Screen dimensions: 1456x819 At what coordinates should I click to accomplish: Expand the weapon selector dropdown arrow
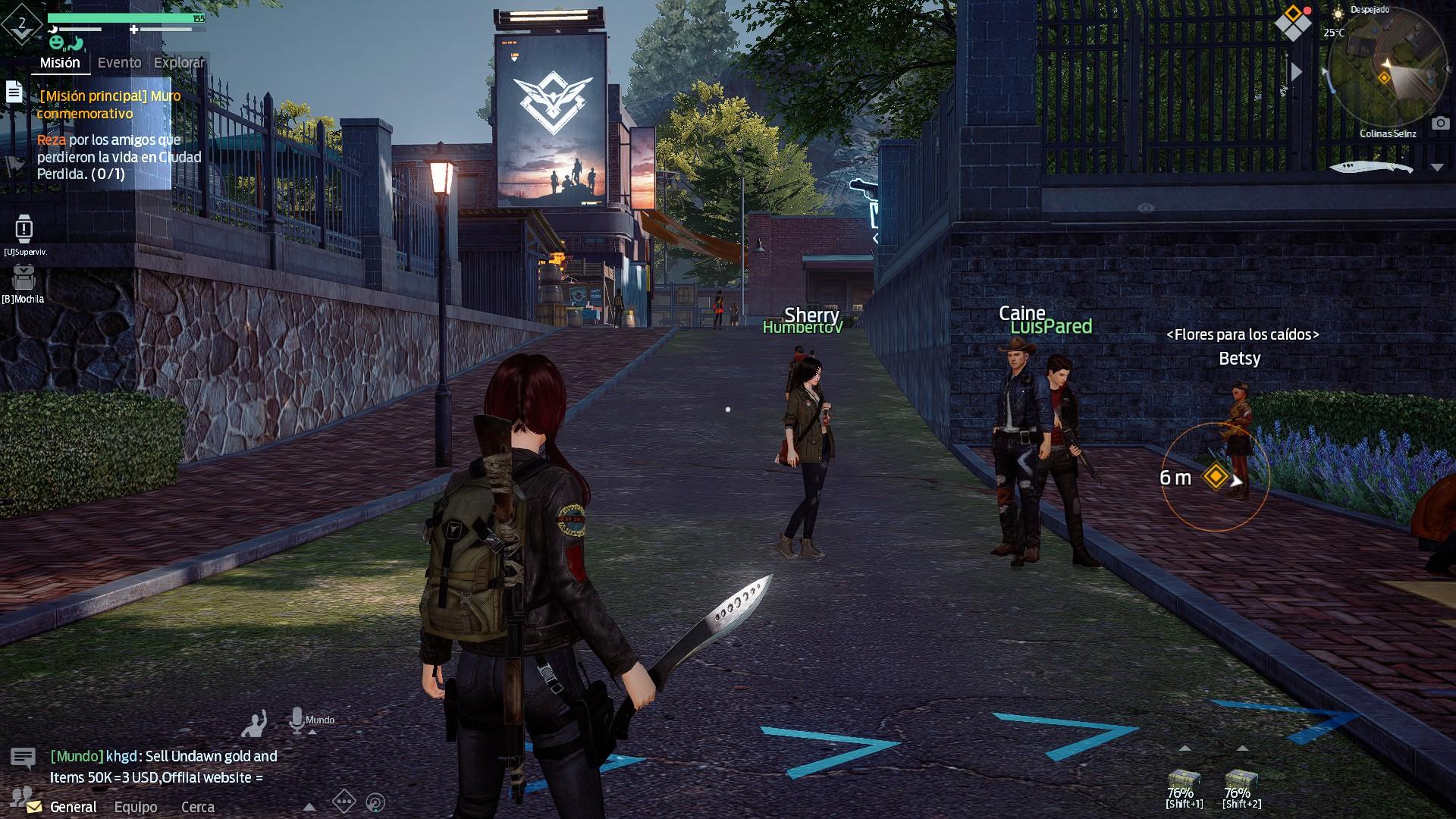[1437, 168]
